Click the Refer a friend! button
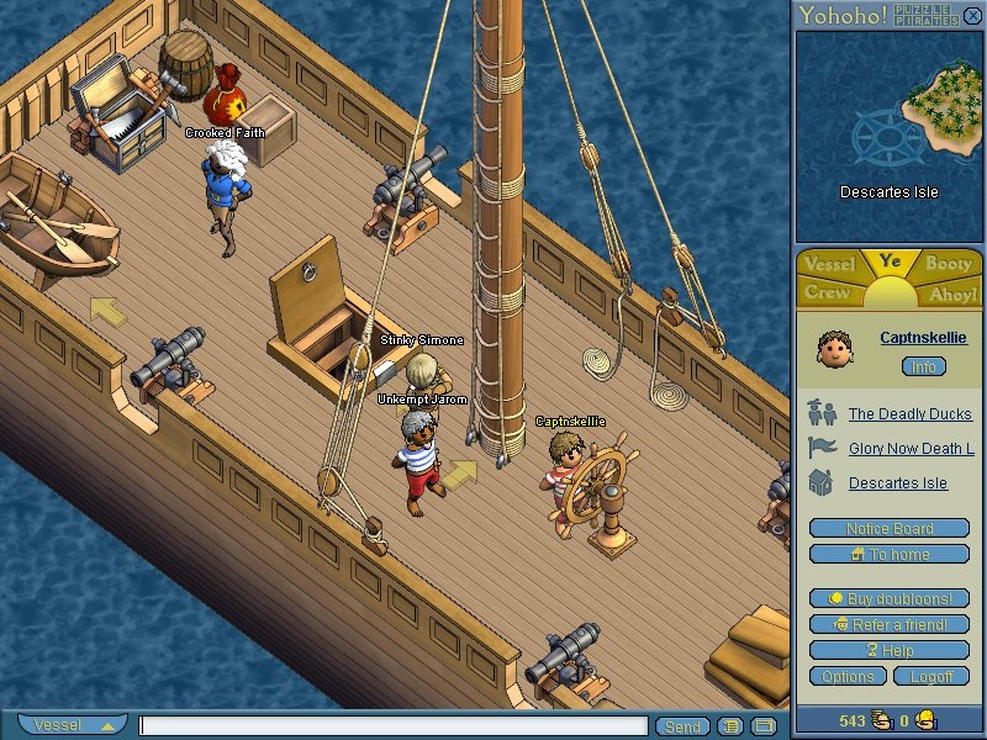Image resolution: width=987 pixels, height=740 pixels. (889, 625)
